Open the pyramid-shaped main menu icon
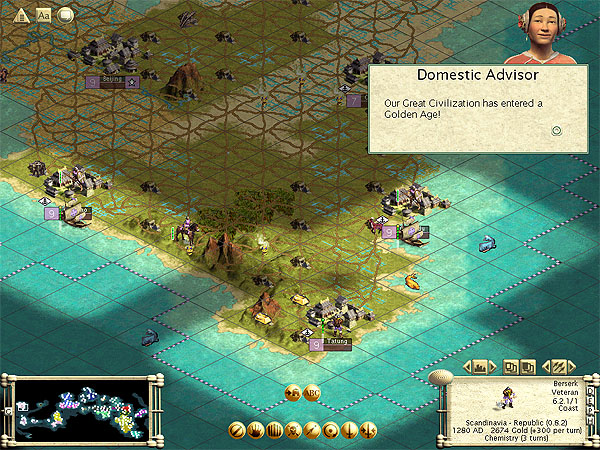Viewport: 600px width, 450px height. click(x=20, y=14)
